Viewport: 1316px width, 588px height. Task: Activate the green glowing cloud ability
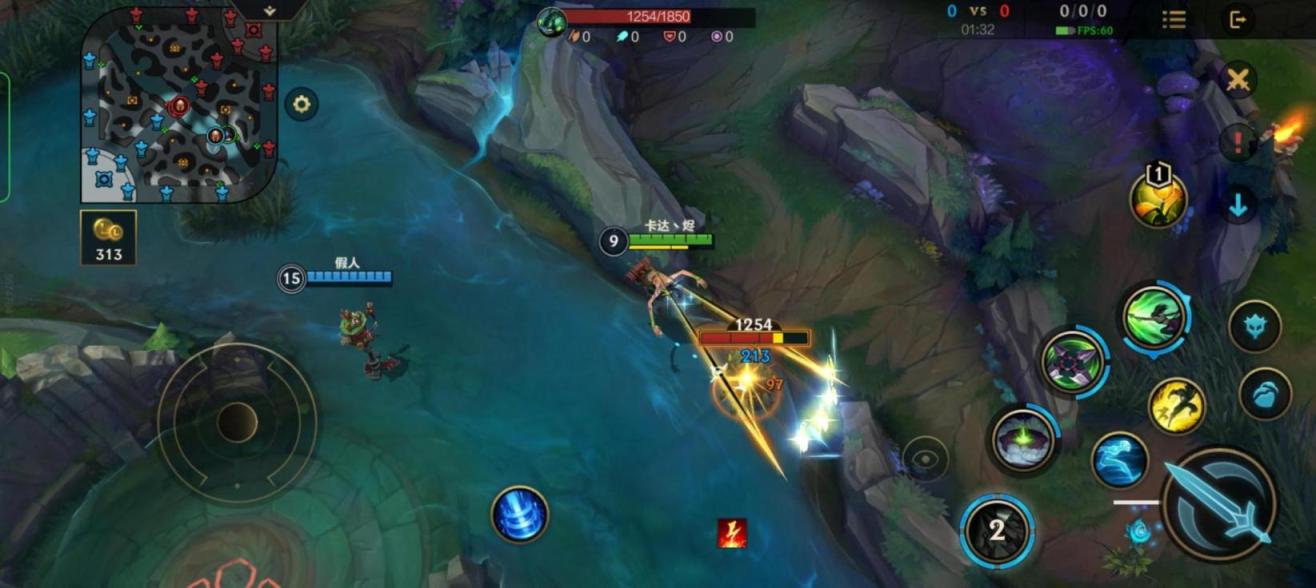[1023, 438]
